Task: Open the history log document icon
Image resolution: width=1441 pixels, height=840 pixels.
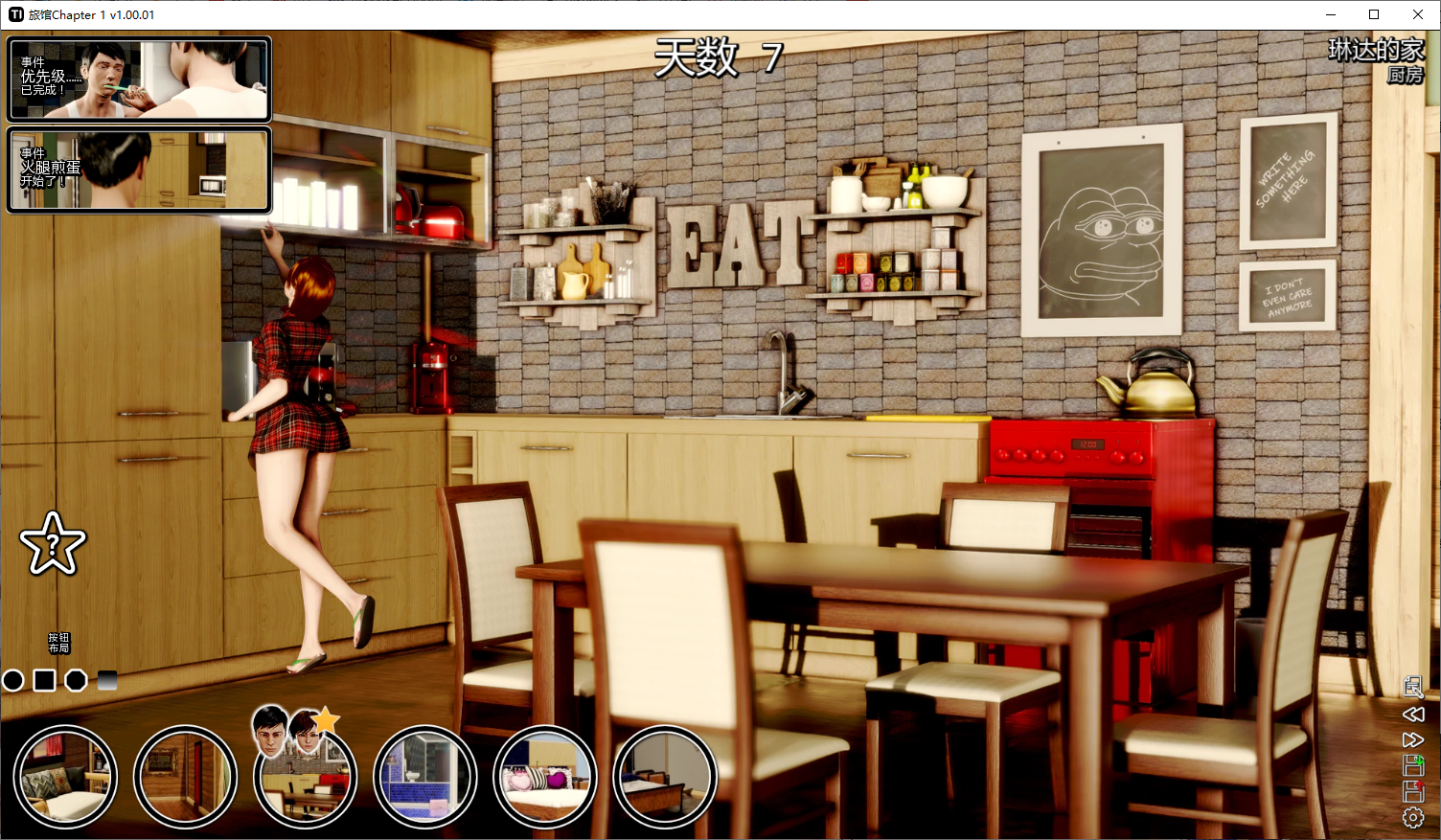Action: click(1413, 686)
